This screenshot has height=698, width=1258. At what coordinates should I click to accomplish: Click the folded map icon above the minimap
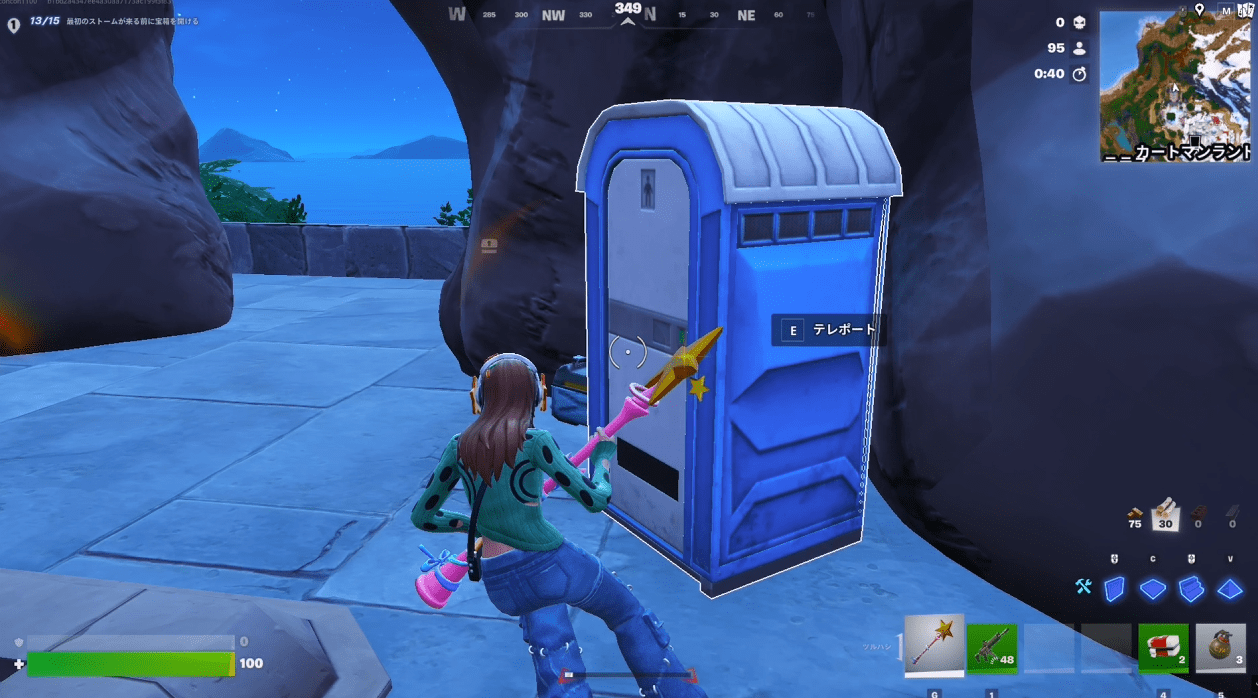pyautogui.click(x=1244, y=10)
